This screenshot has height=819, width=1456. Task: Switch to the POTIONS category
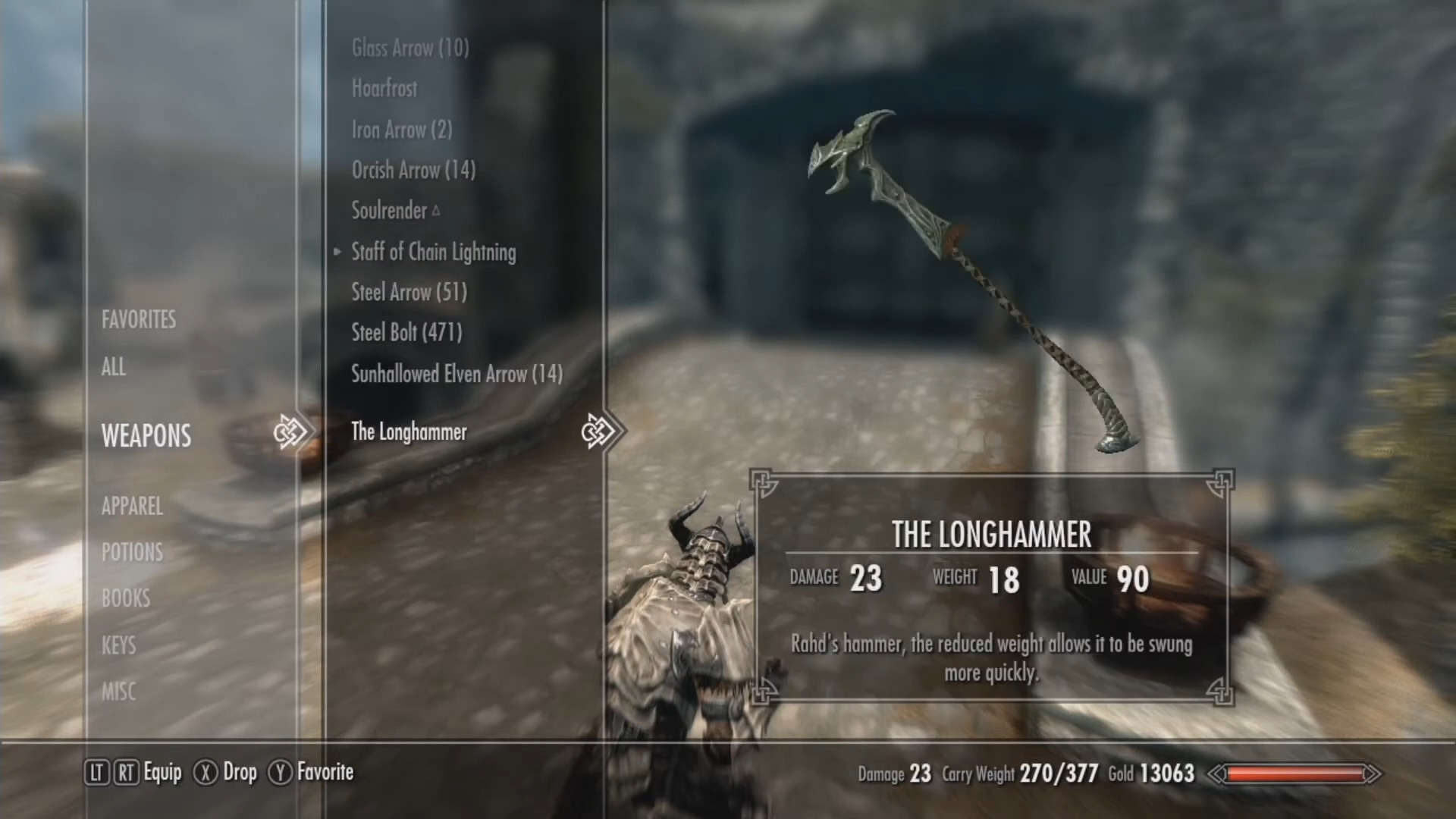pyautogui.click(x=132, y=552)
